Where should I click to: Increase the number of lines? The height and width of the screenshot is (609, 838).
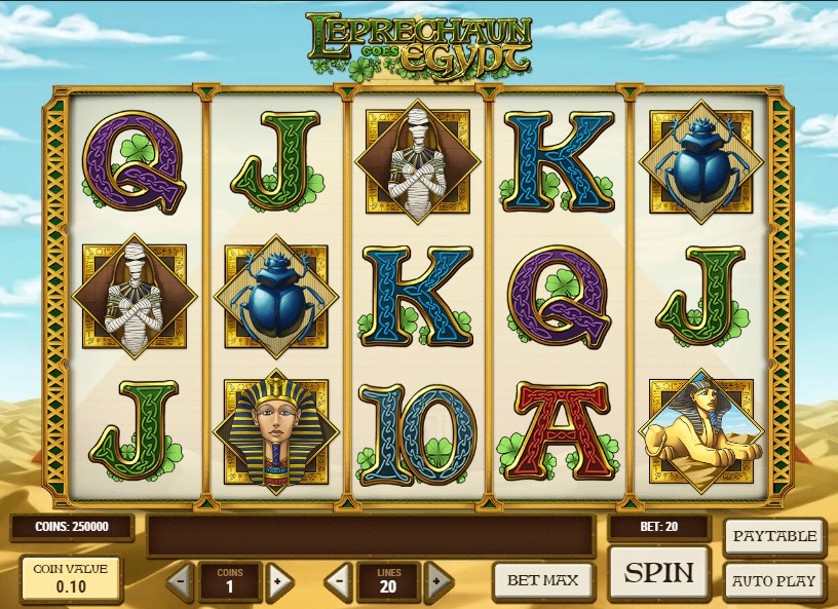[438, 579]
